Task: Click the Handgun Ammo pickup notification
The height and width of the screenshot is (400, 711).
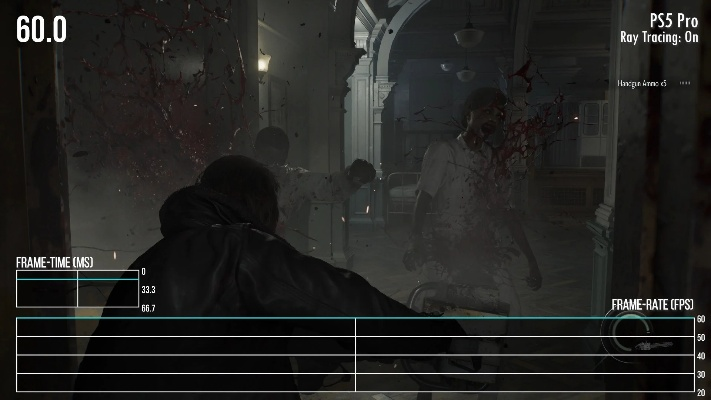Action: (644, 83)
